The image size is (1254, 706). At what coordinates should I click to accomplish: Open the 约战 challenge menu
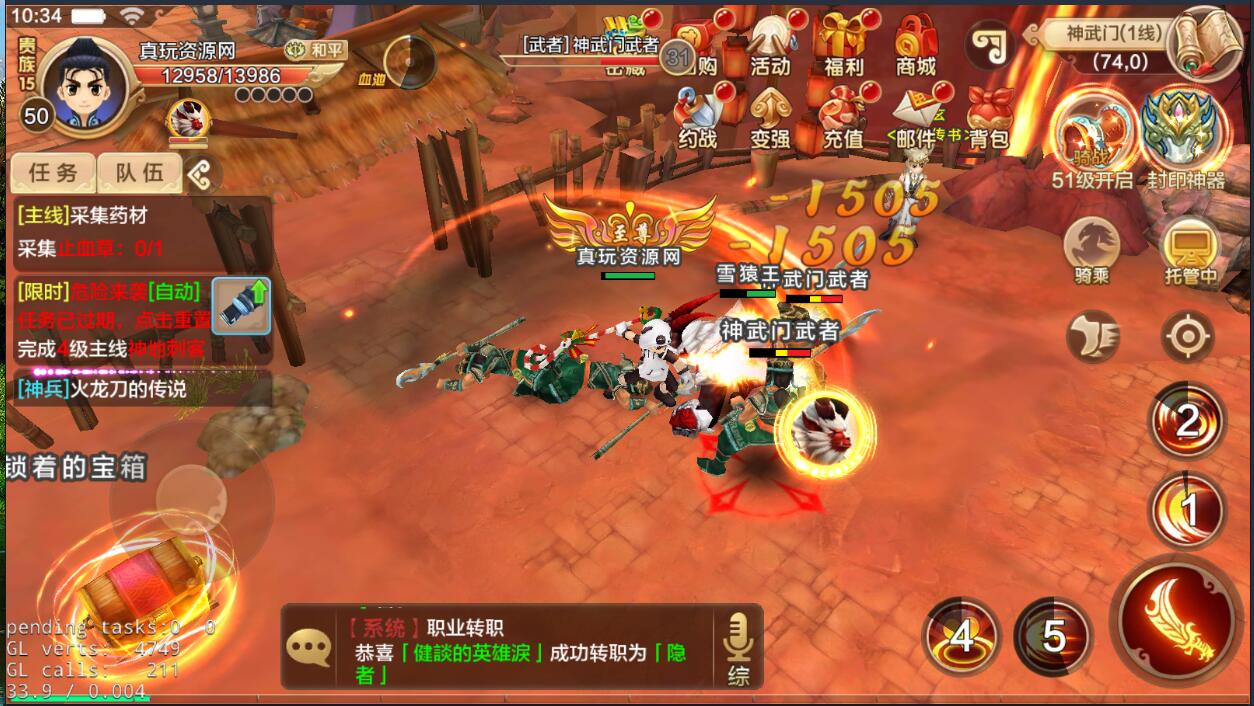pos(697,119)
